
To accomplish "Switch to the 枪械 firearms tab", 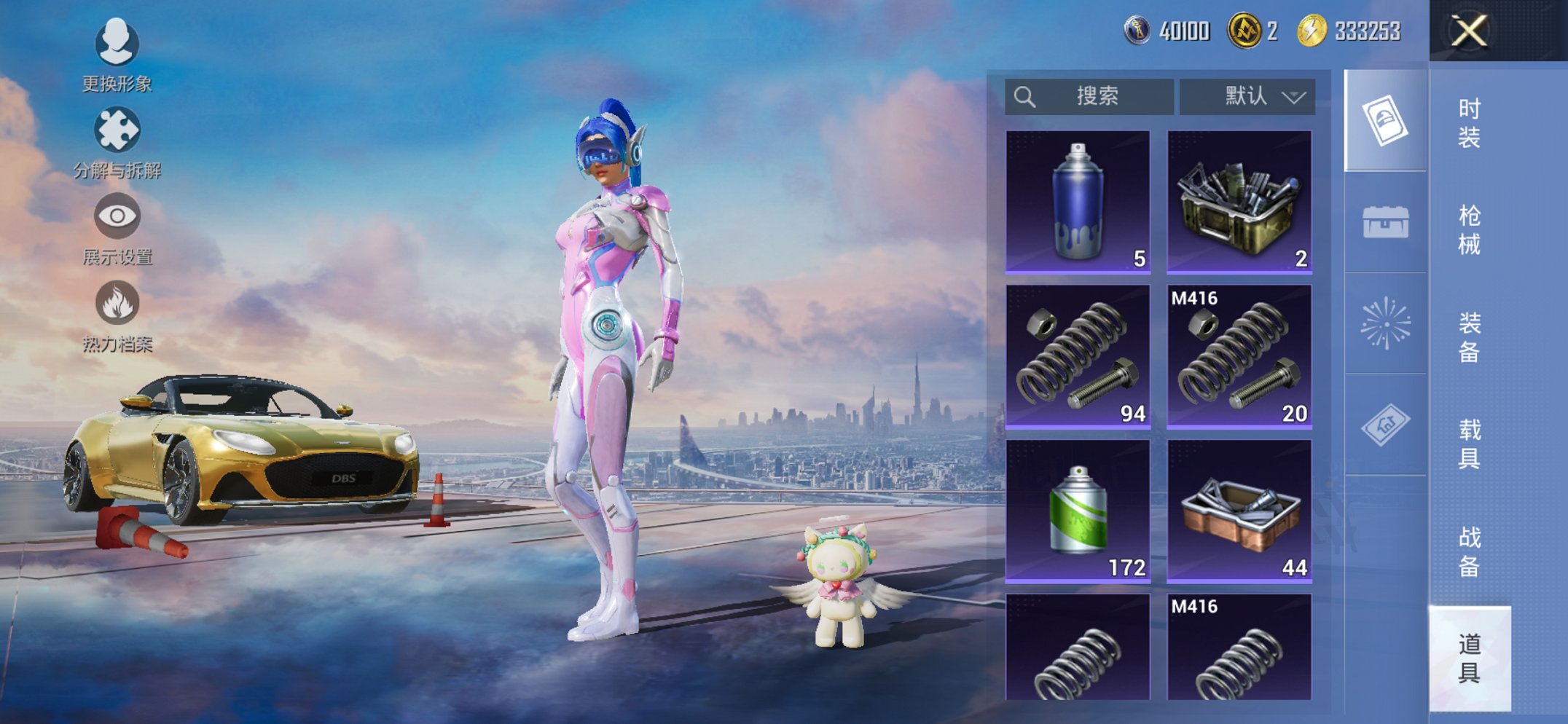I will (x=1469, y=229).
